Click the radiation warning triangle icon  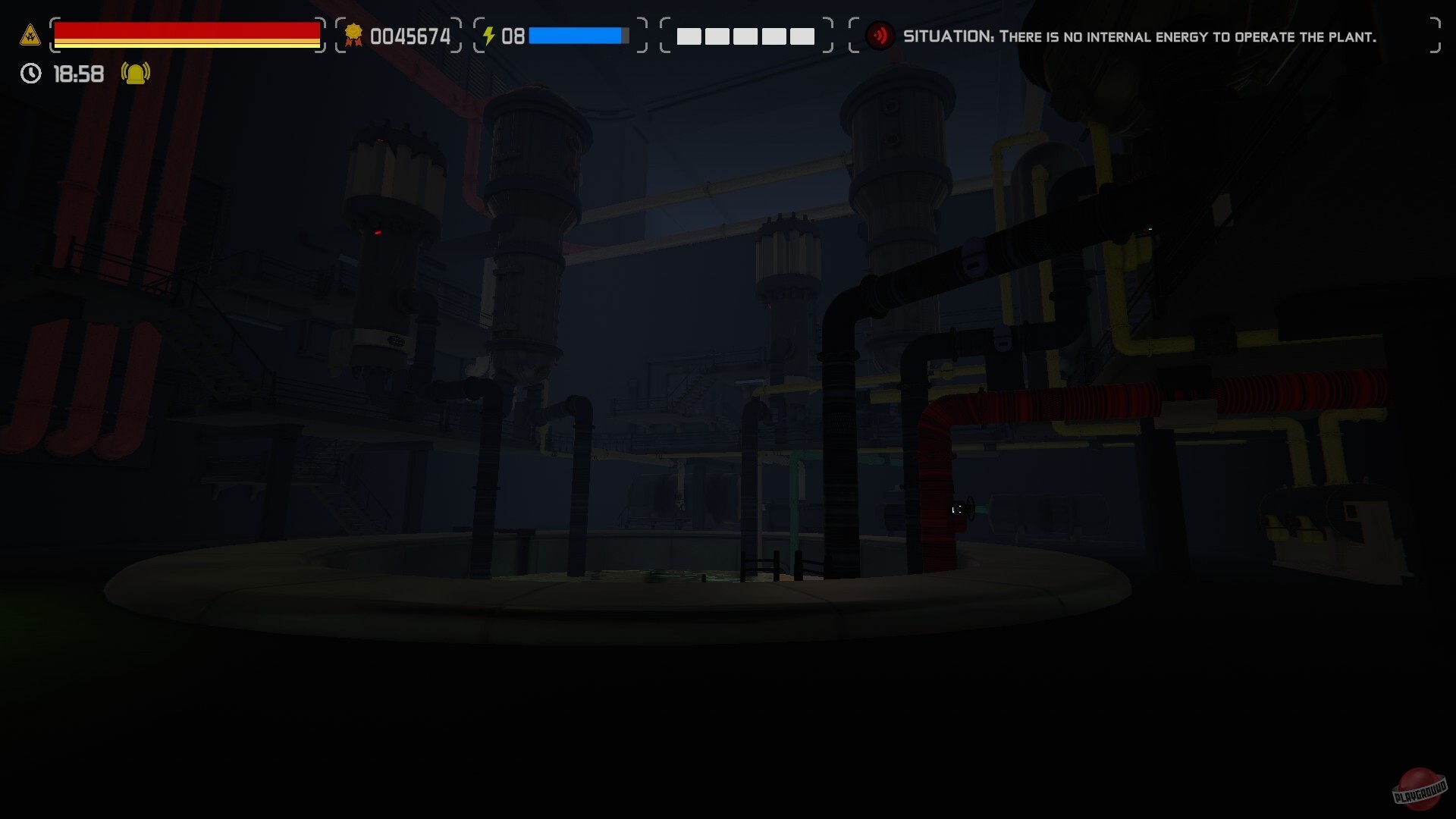point(29,34)
